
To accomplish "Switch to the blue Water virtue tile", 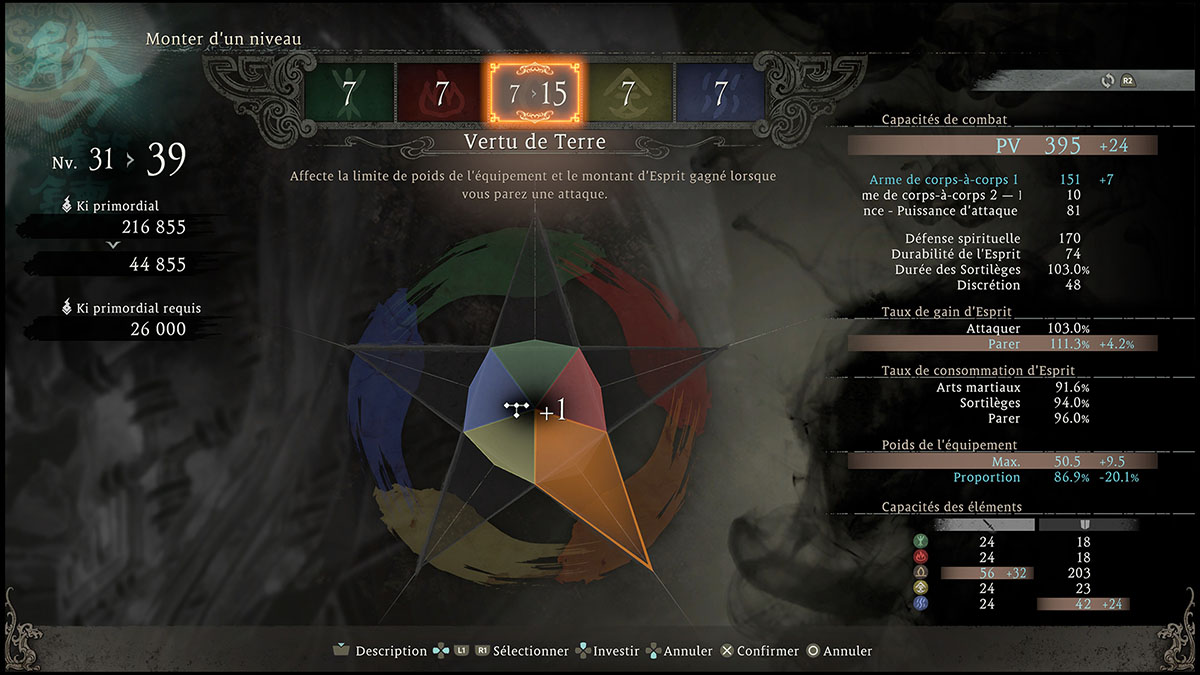I will [x=720, y=94].
